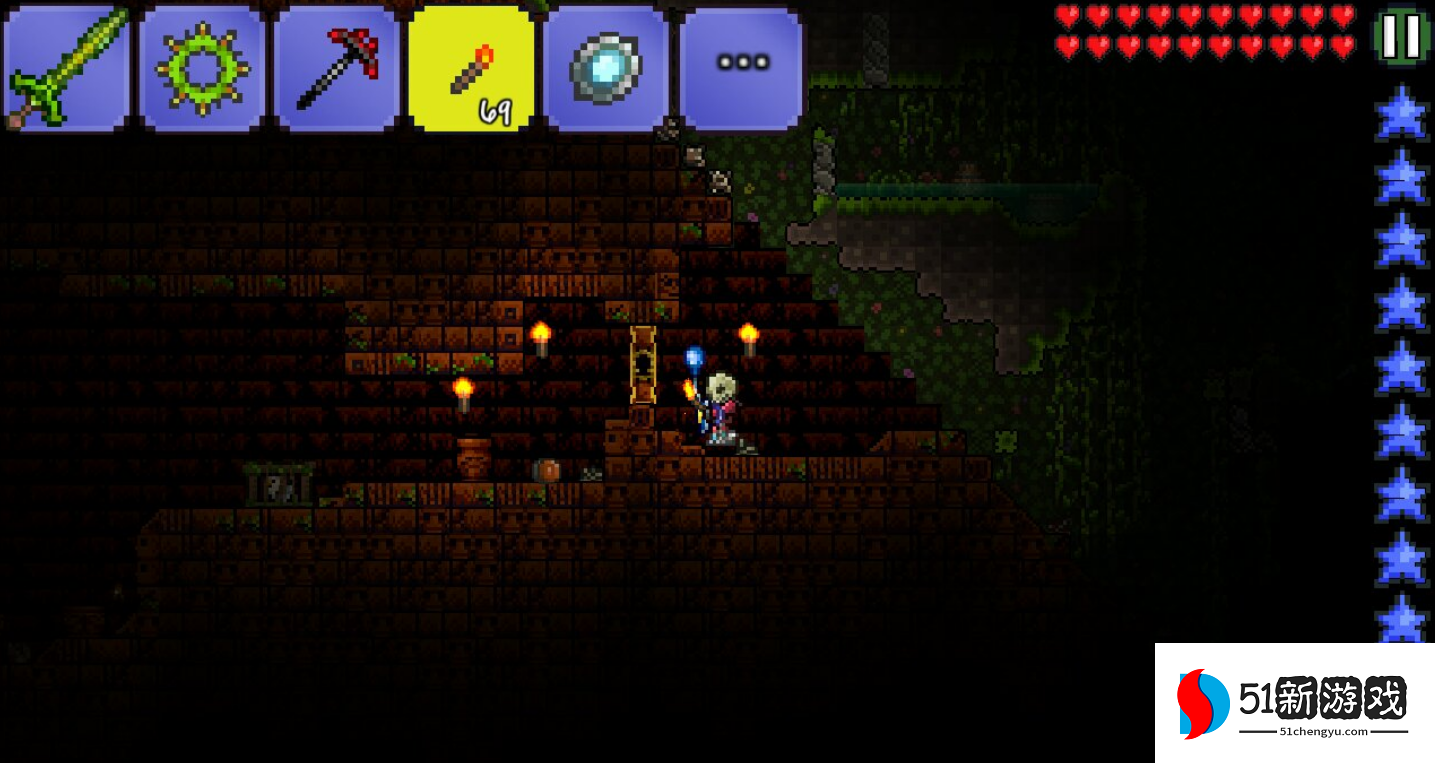The height and width of the screenshot is (763, 1435).
Task: Pause the game with the pause button
Action: pos(1402,35)
